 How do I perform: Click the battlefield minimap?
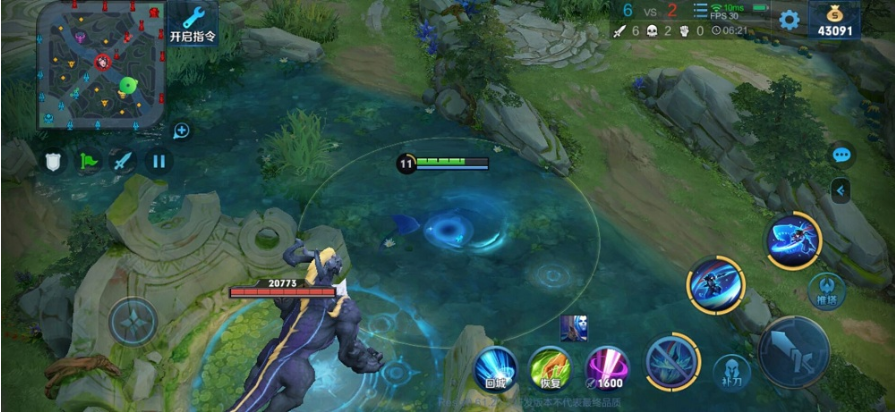(101, 66)
